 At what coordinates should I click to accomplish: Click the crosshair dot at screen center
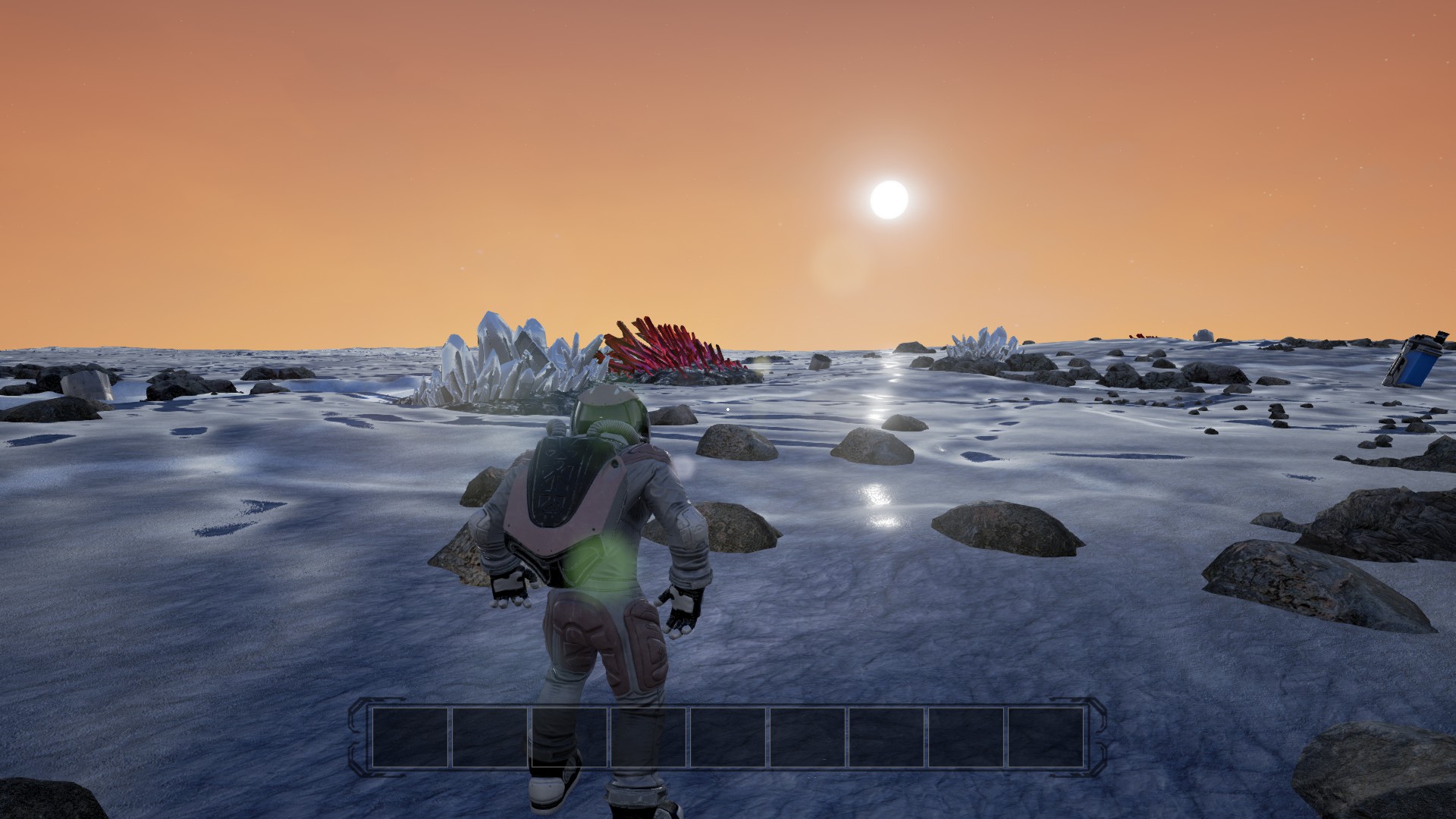[728, 409]
